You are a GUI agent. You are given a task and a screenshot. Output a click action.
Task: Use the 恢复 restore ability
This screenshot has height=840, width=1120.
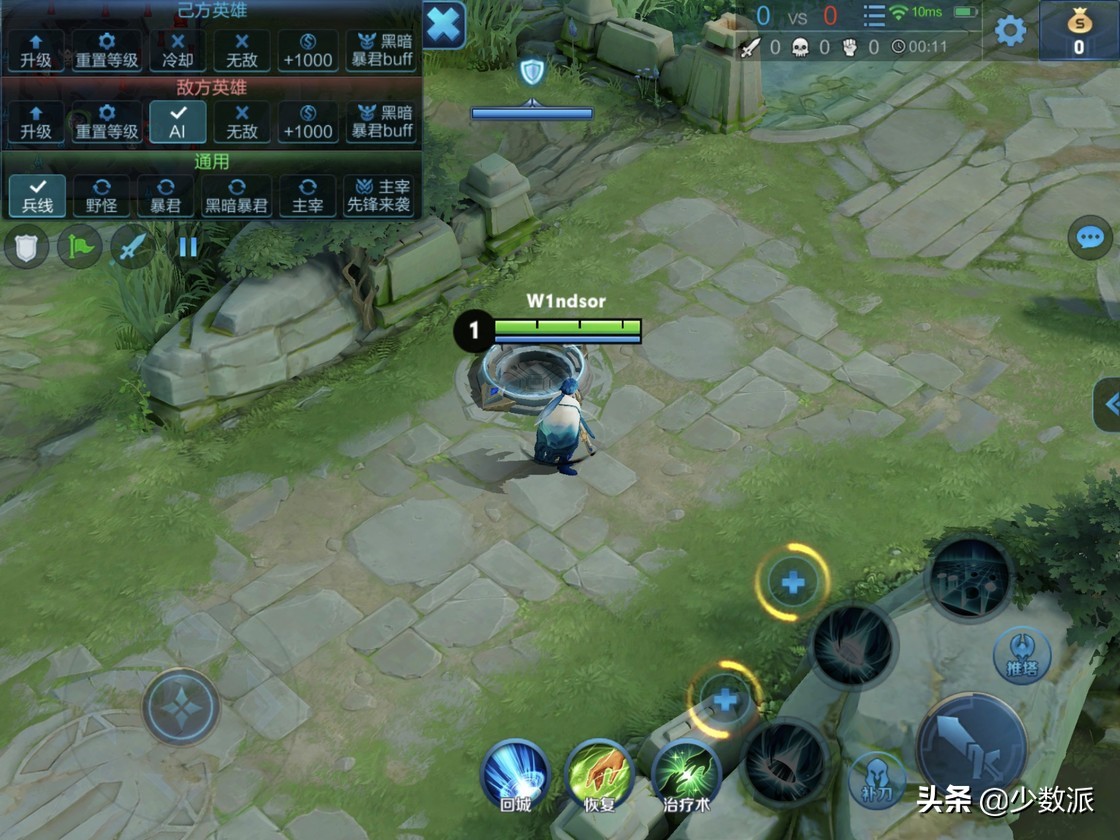(600, 775)
